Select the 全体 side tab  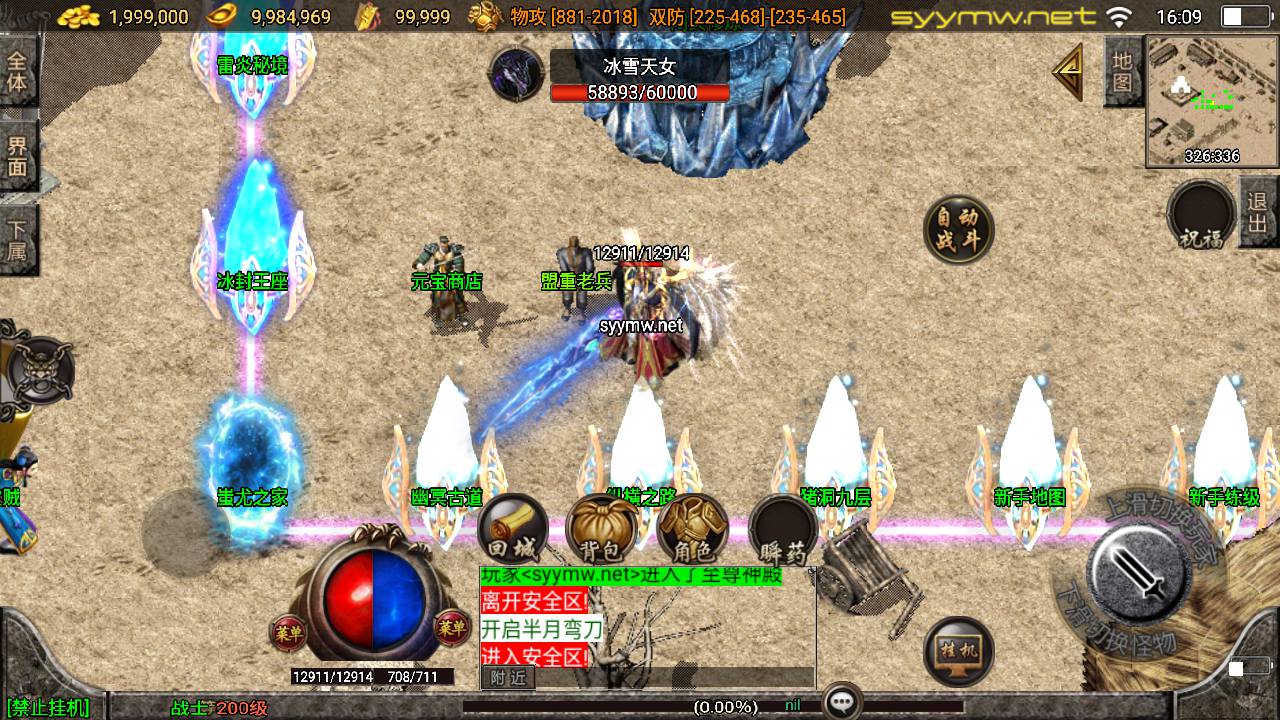(x=17, y=71)
